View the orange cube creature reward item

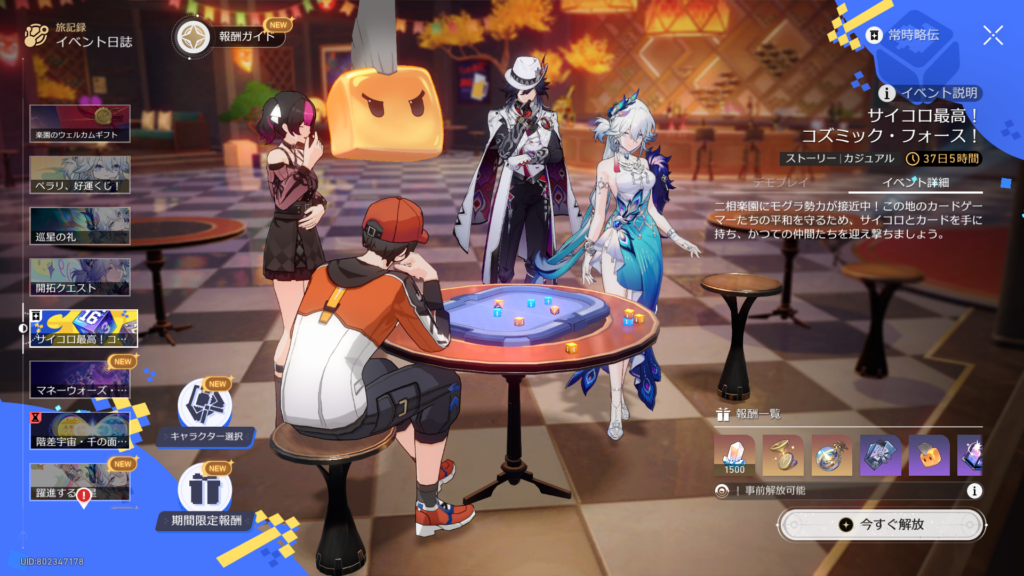(929, 454)
